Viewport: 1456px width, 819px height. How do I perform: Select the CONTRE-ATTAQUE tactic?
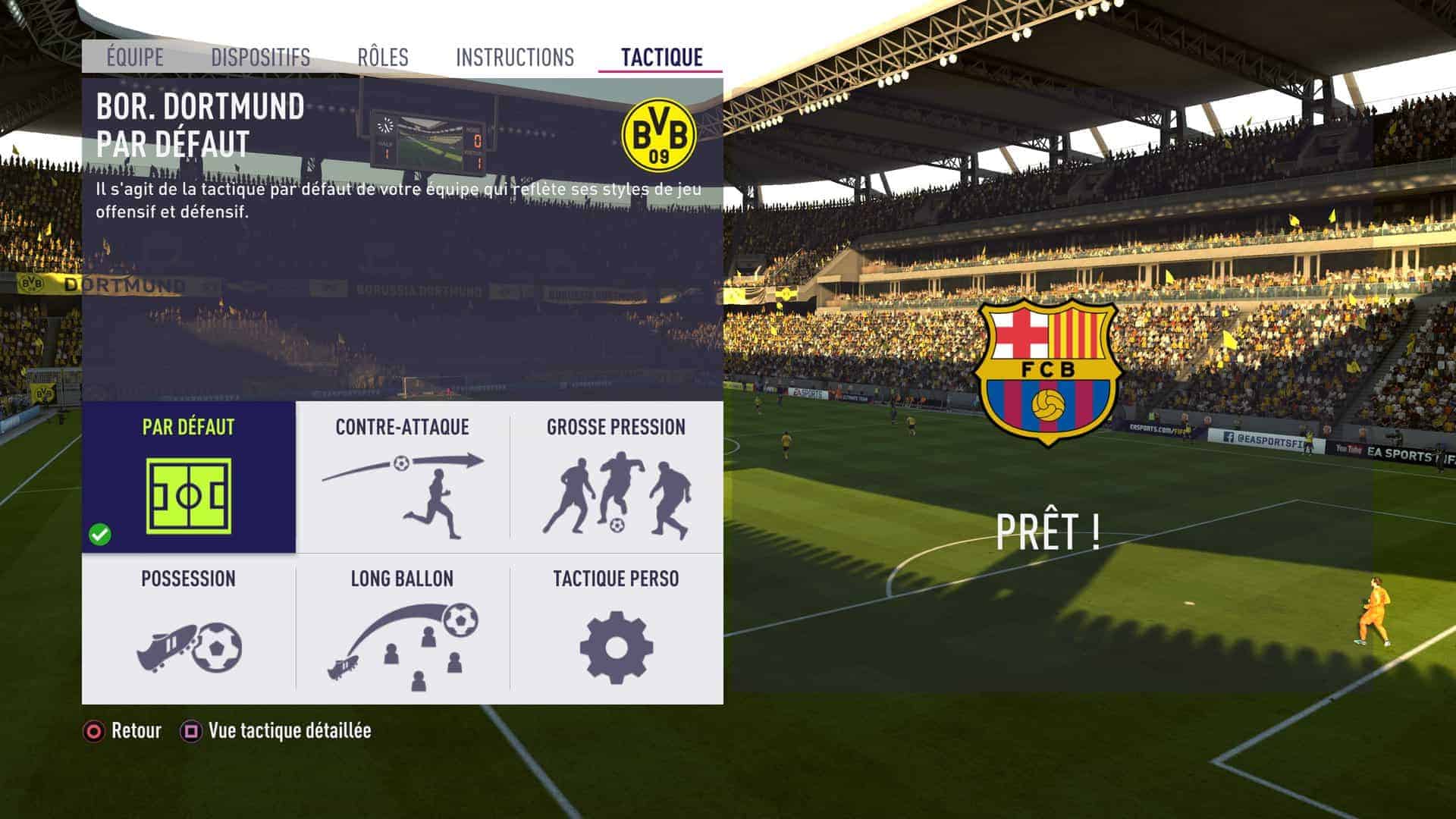tap(403, 478)
